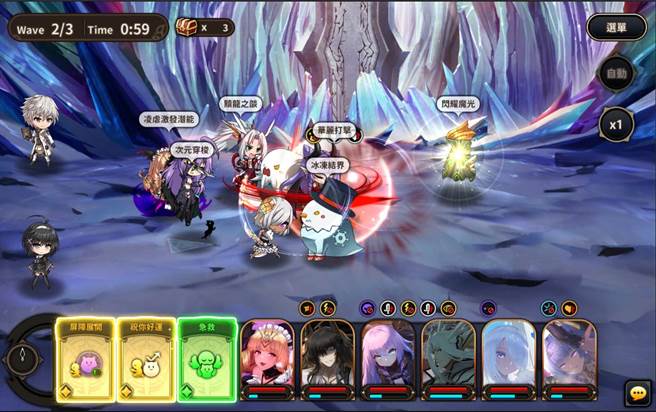The height and width of the screenshot is (412, 656).
Task: Click the treasure chest counter icon
Action: point(187,27)
